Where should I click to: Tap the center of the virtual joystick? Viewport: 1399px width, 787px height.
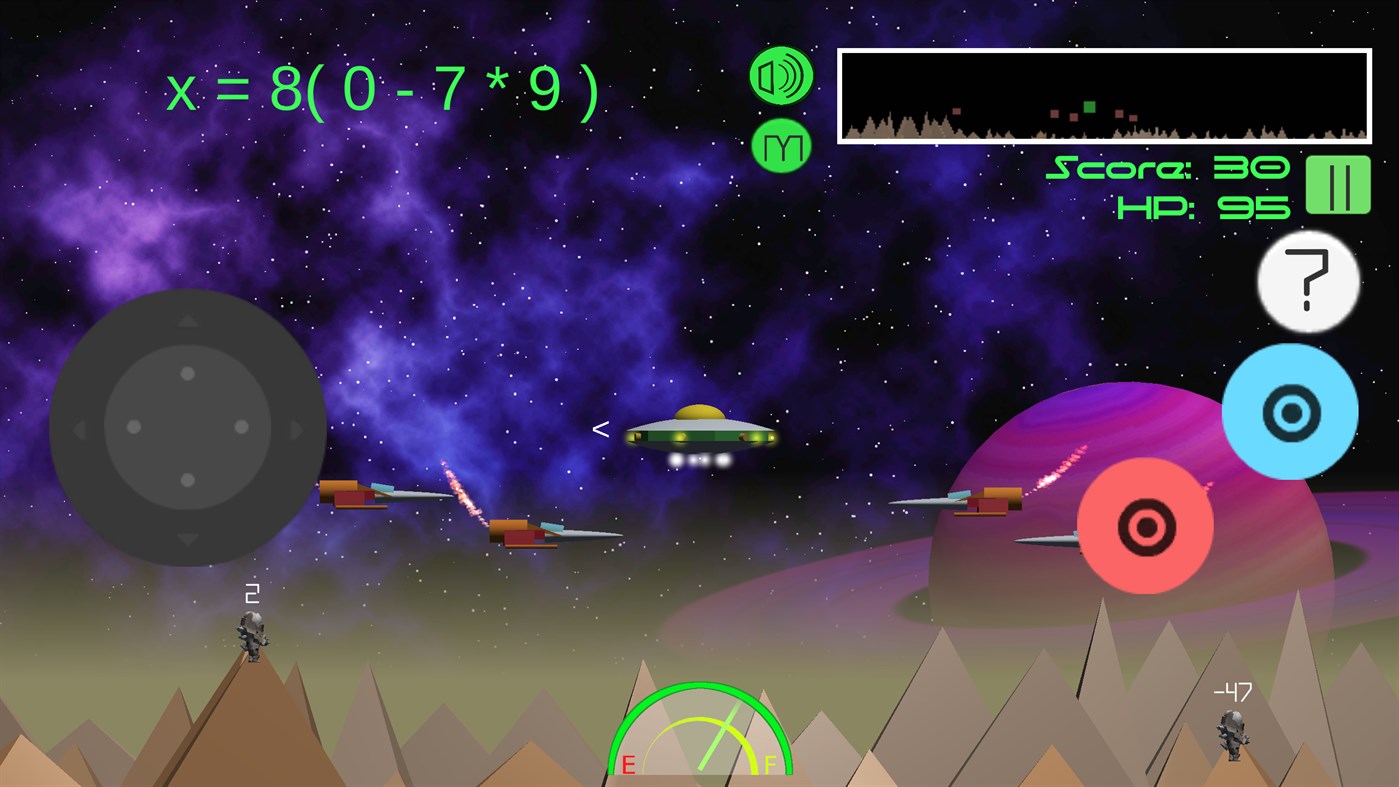coord(187,427)
